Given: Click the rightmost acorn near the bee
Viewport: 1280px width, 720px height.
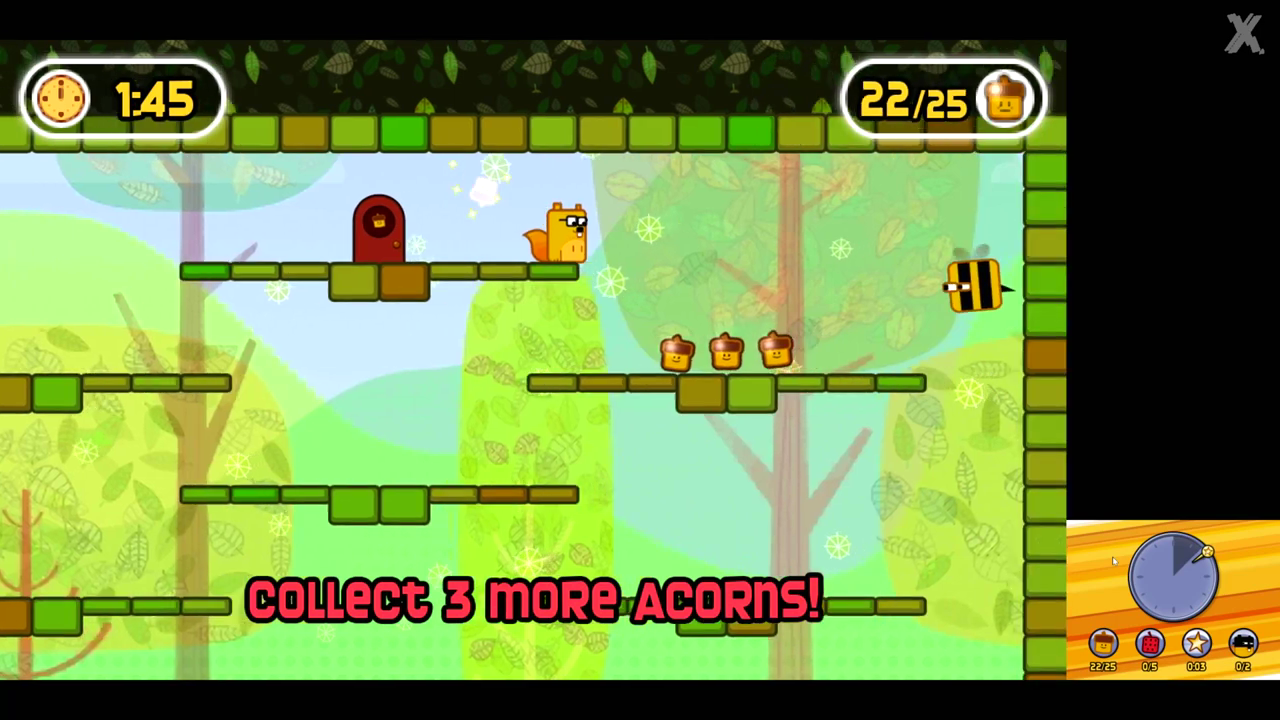Looking at the screenshot, I should point(777,349).
